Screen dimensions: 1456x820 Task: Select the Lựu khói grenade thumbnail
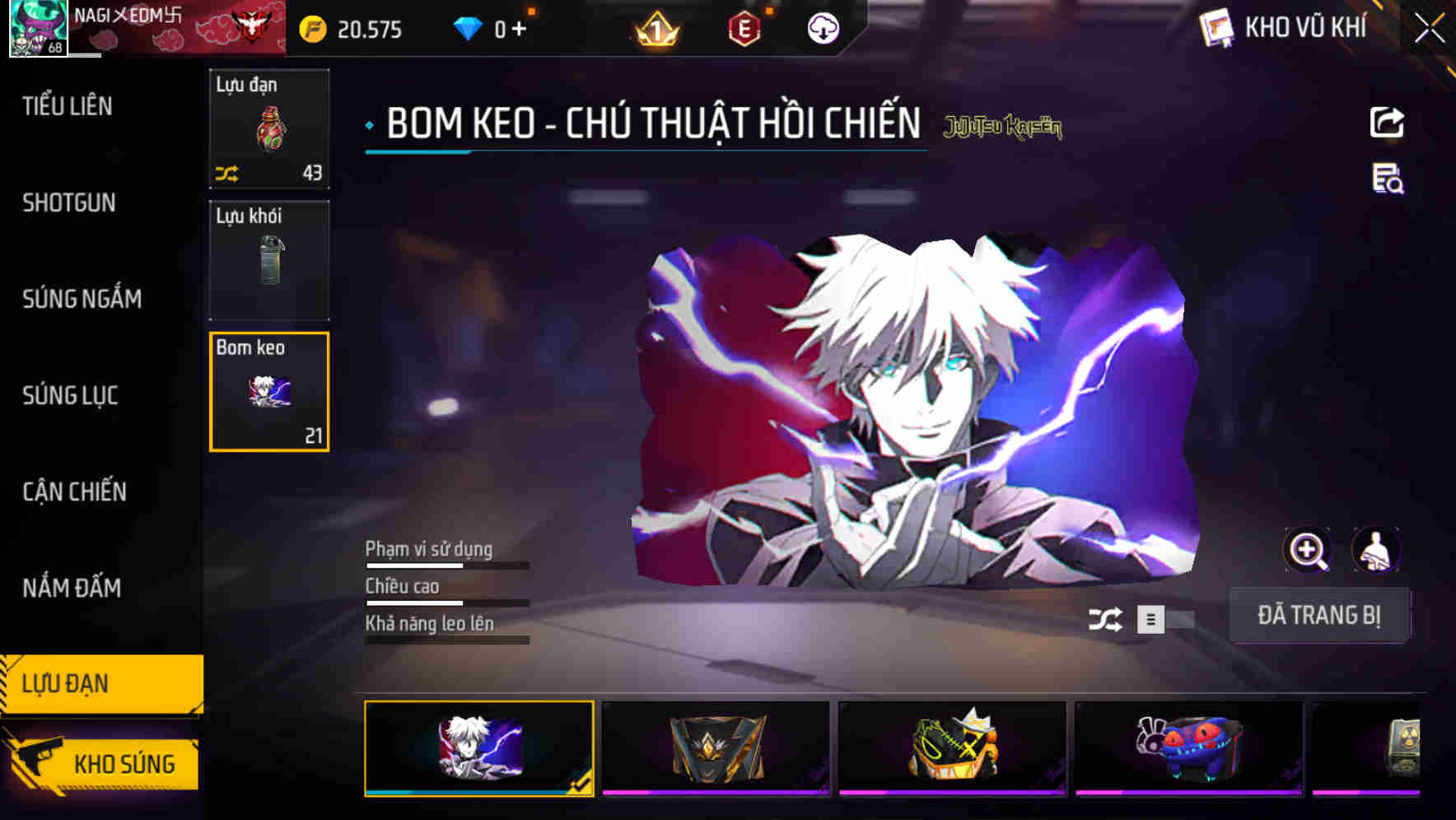(x=269, y=260)
